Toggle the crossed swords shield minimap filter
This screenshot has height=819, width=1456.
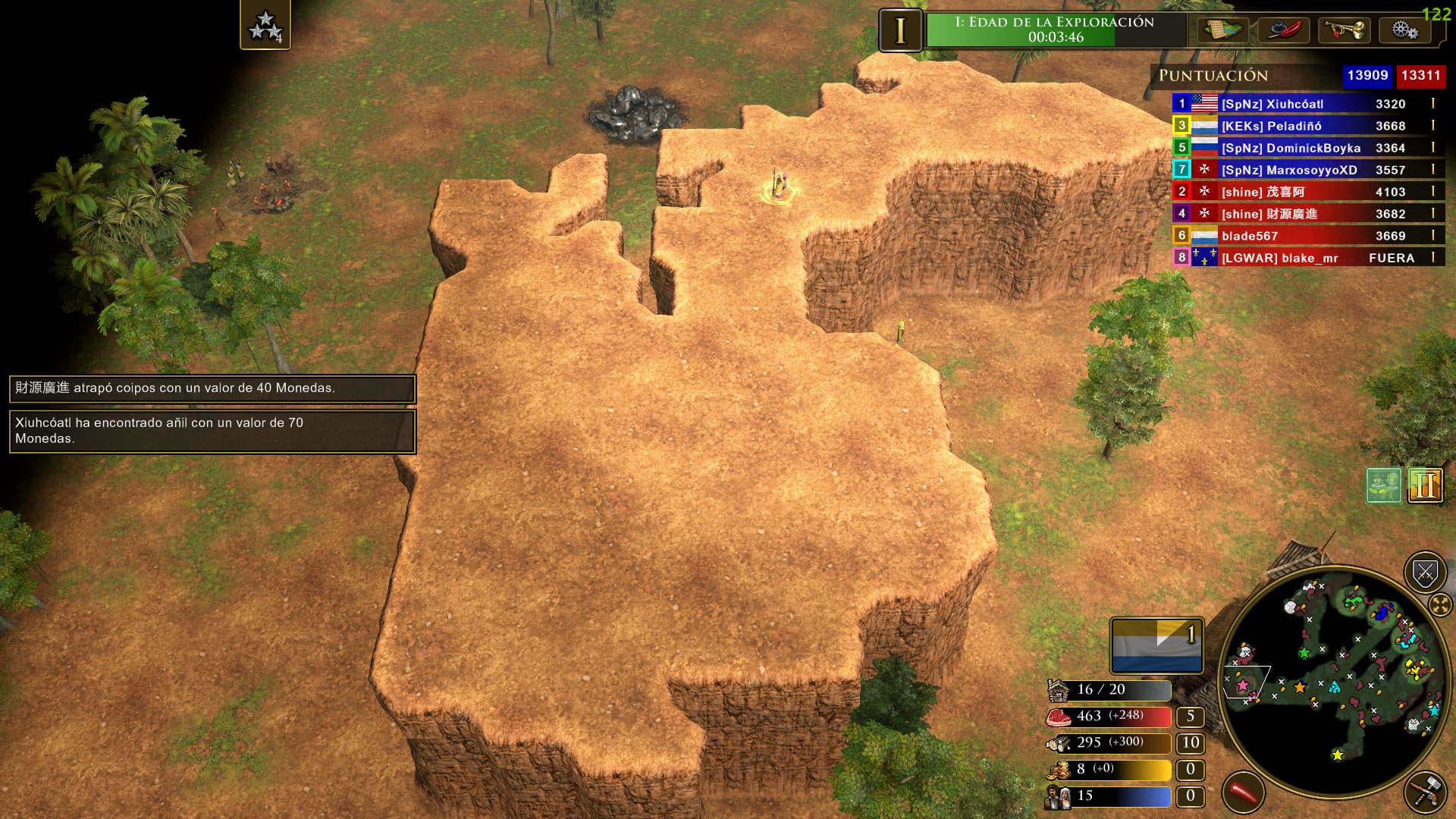pyautogui.click(x=1424, y=573)
